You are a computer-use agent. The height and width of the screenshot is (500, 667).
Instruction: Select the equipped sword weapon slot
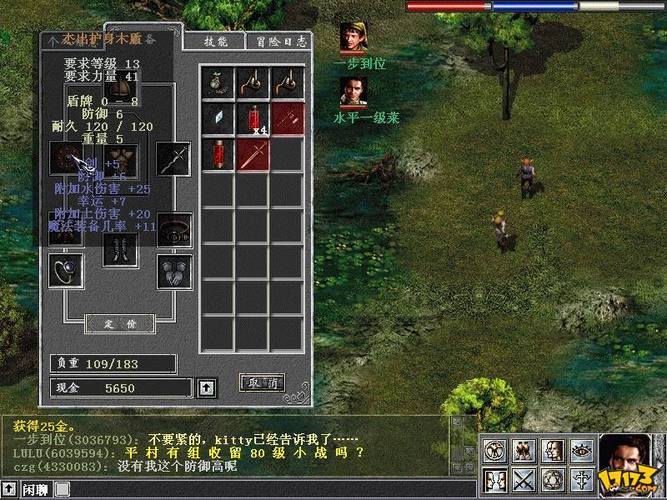click(173, 158)
